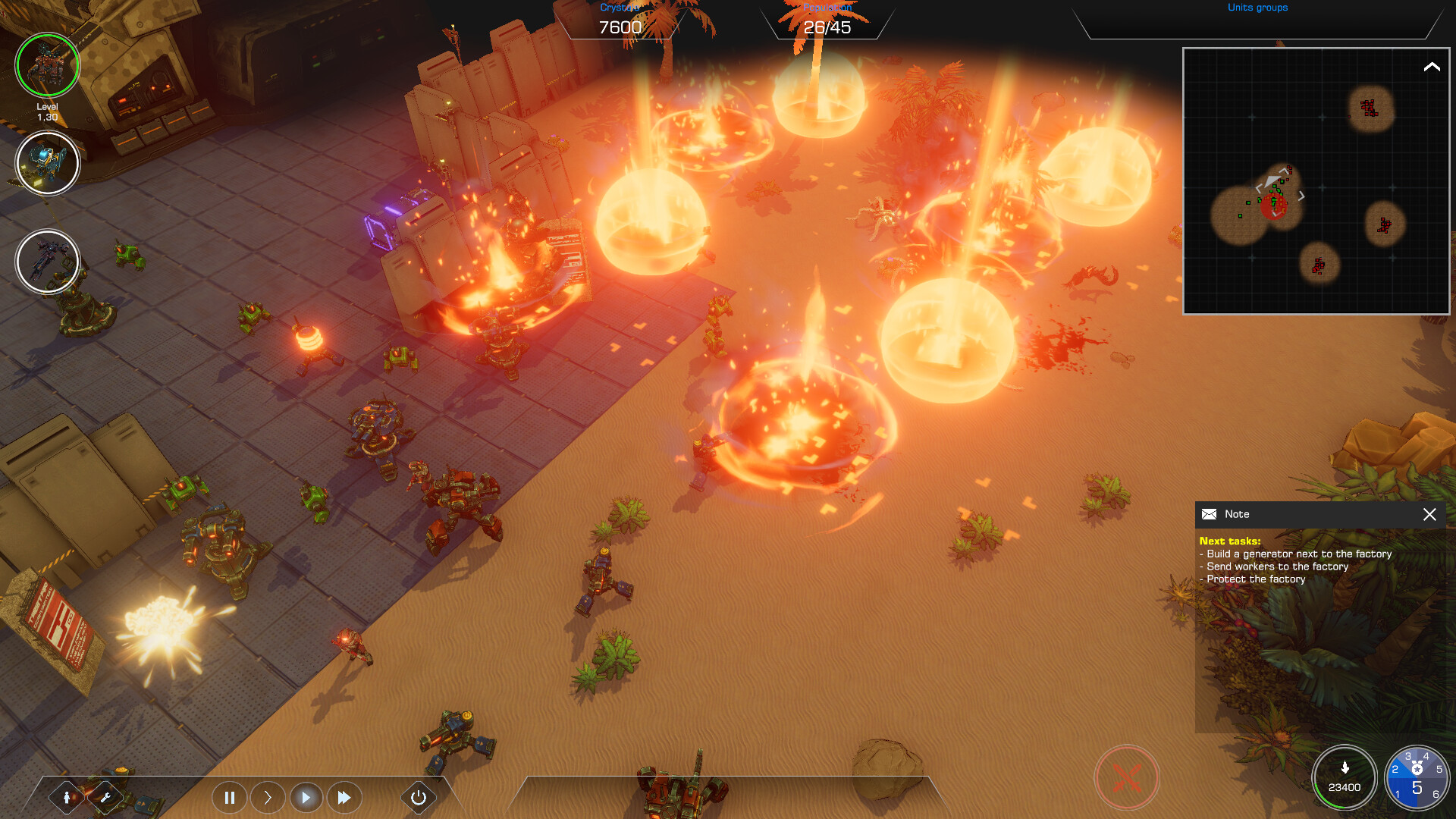
Task: Select the worker management icon on the bottom toolbar
Action: (67, 797)
